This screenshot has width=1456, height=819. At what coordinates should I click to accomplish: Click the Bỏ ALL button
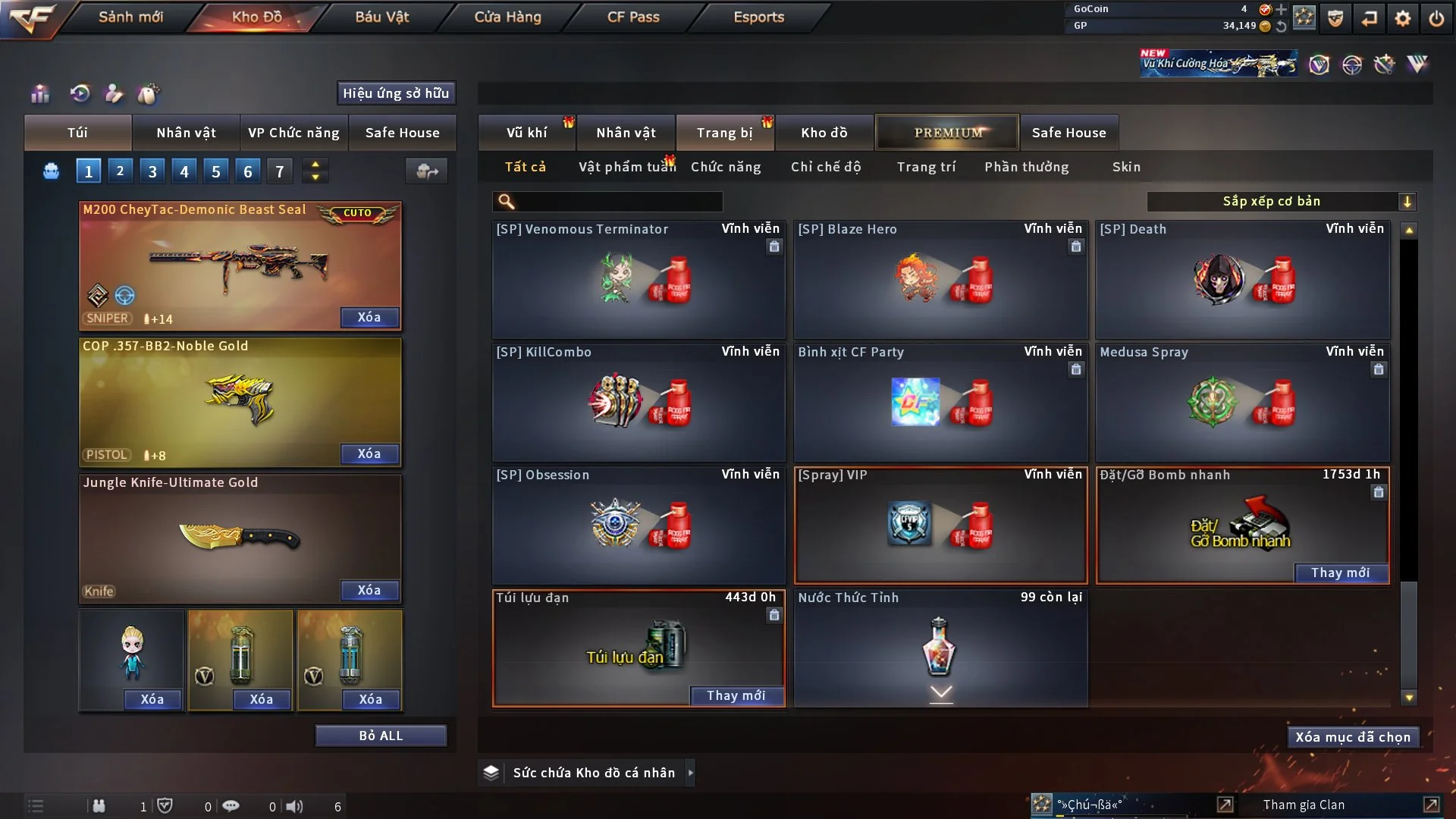tap(381, 736)
